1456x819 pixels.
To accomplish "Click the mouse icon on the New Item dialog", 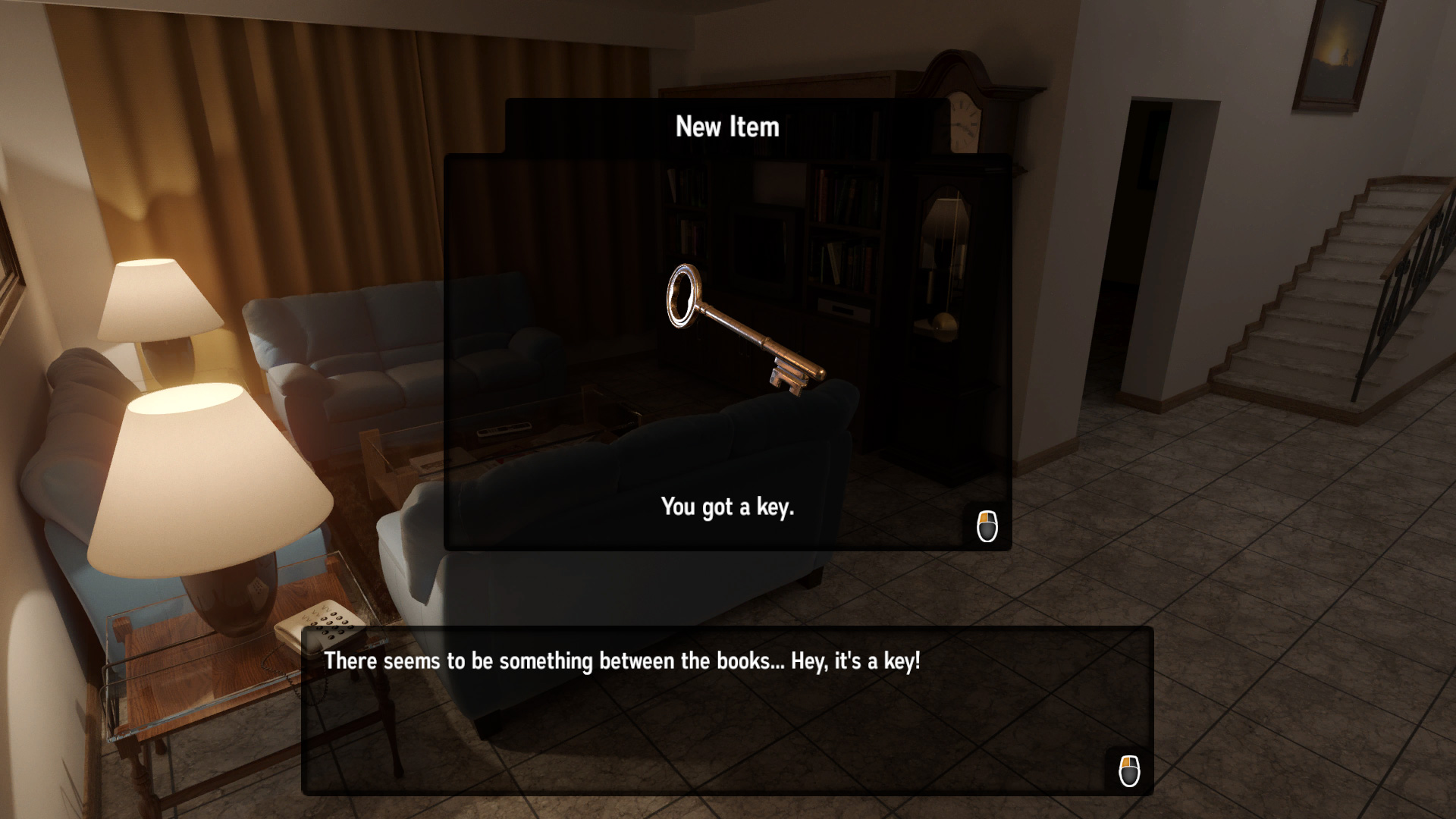I will pos(987,525).
